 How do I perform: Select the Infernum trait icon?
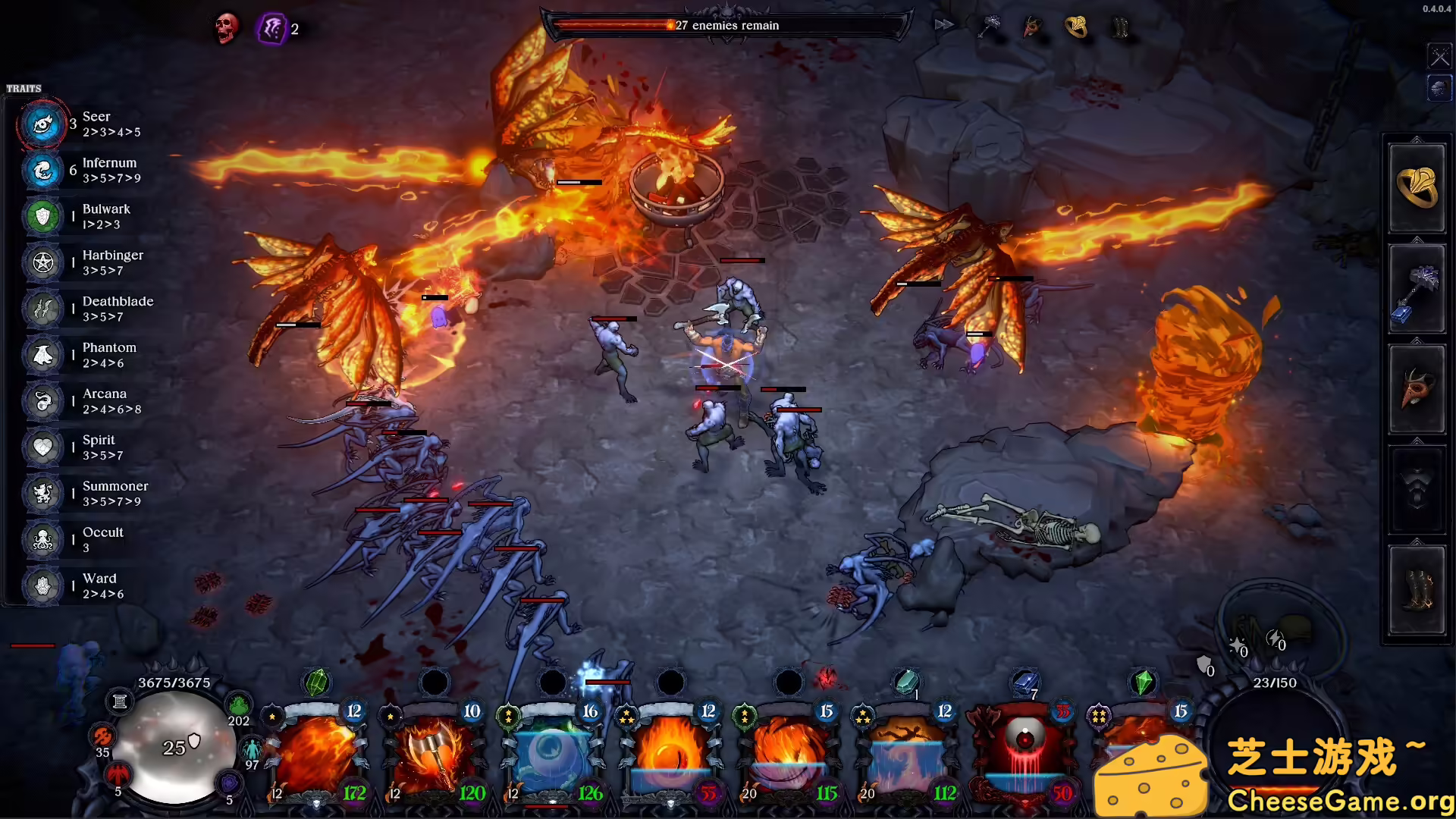pos(42,171)
